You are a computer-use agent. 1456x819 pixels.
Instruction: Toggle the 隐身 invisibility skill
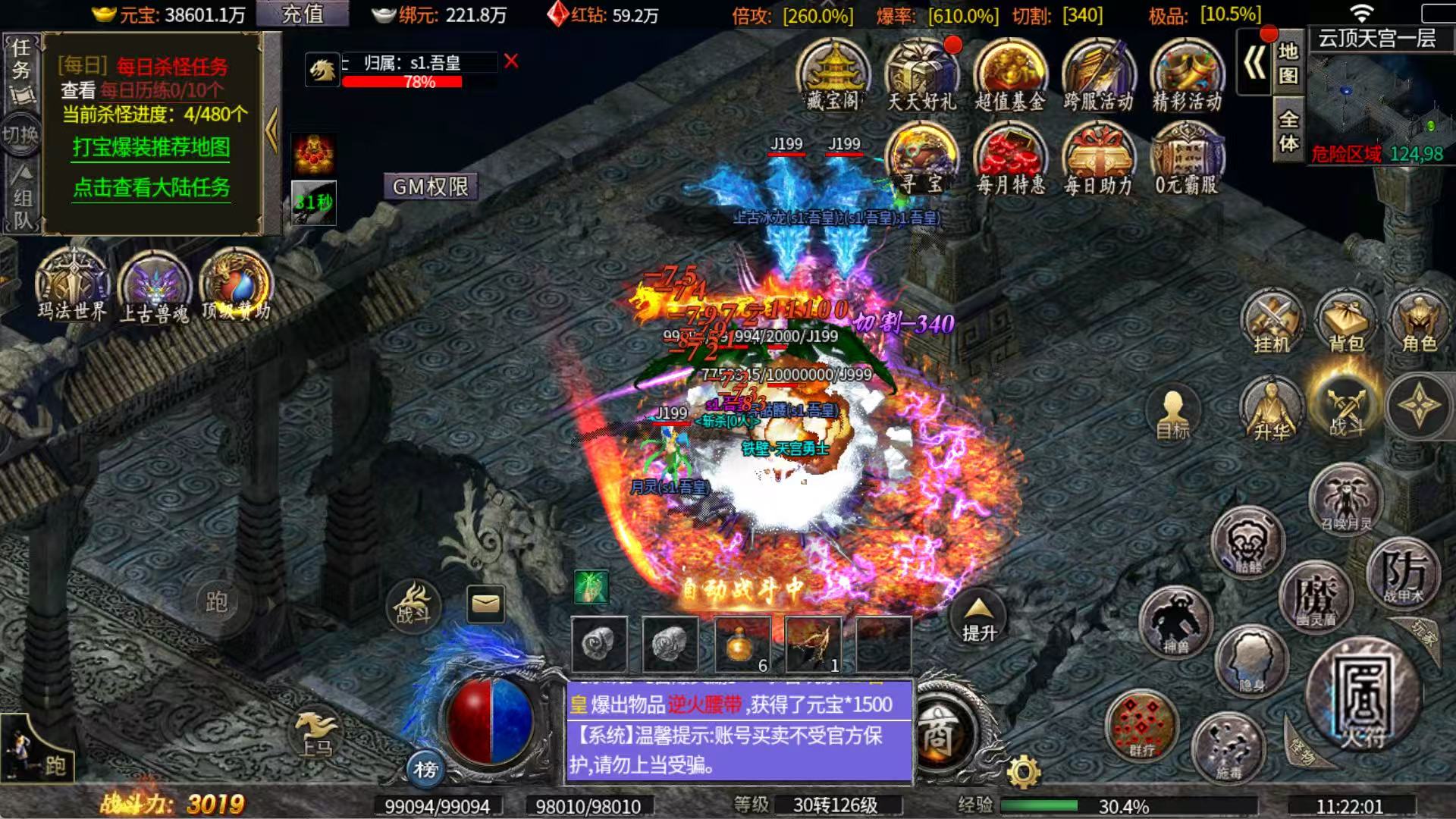[1251, 660]
